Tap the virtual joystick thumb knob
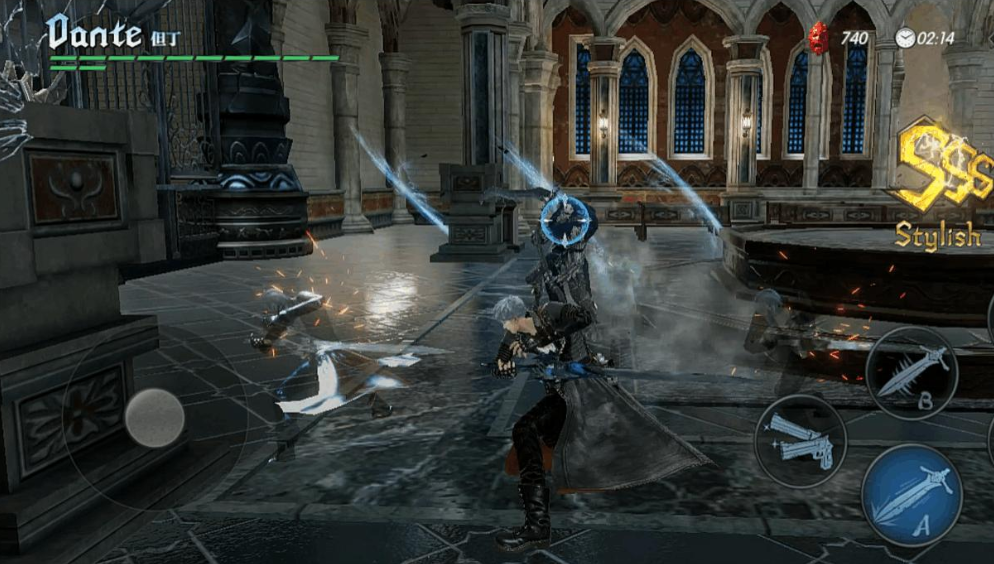Viewport: 994px width, 564px height. 155,418
